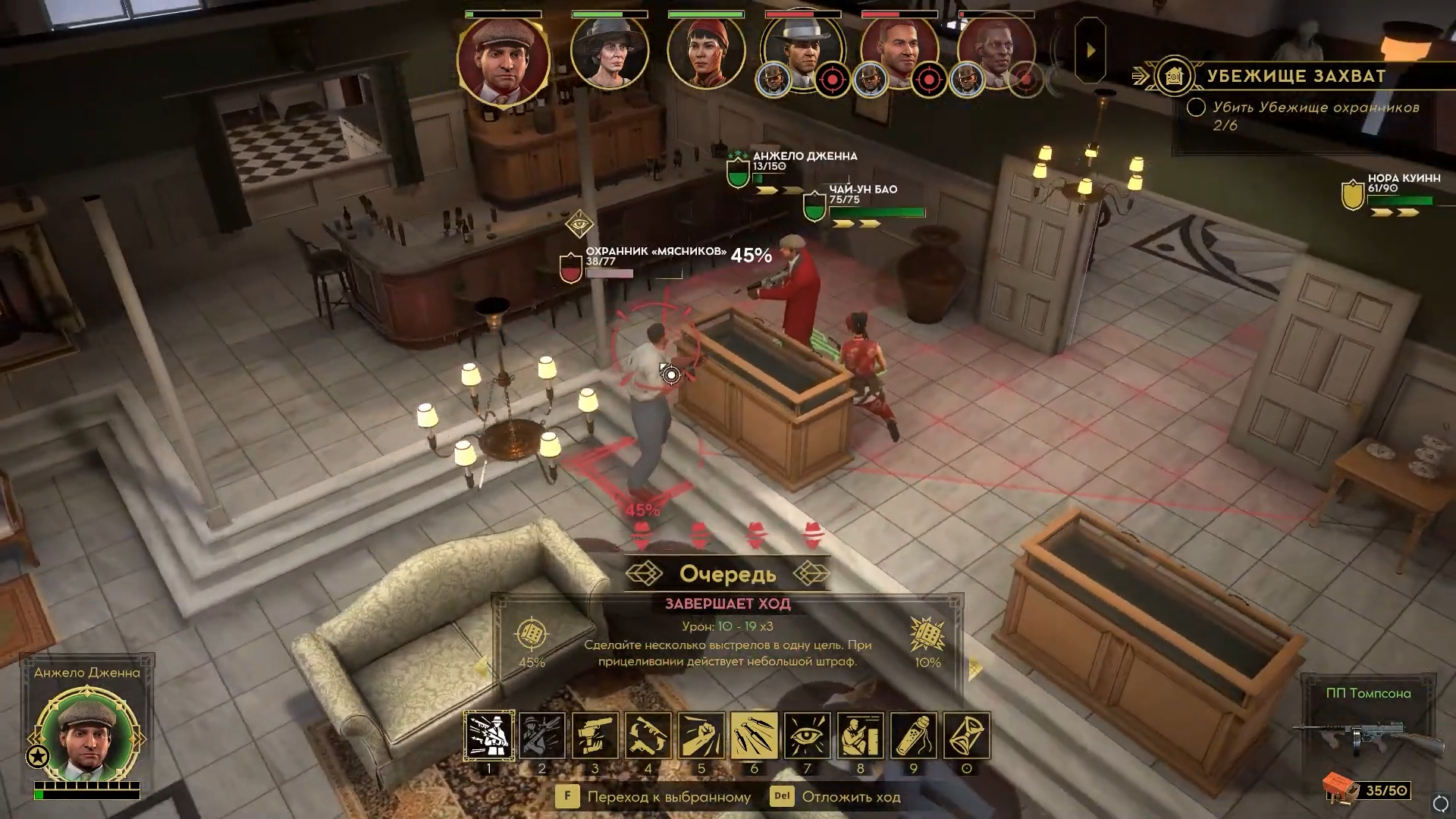Use the pistol shot ability

point(595,735)
